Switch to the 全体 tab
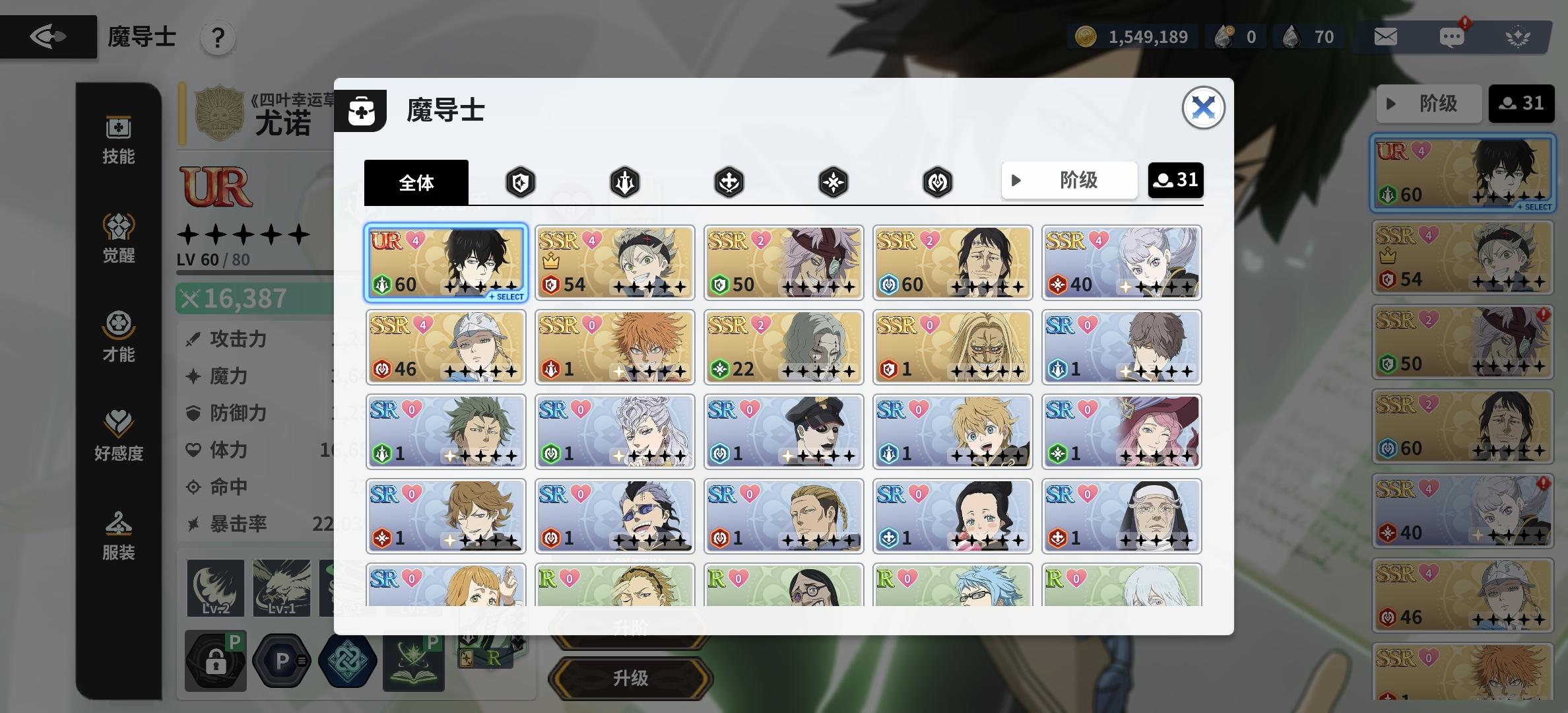Screen dimensions: 1568x713 416,182
